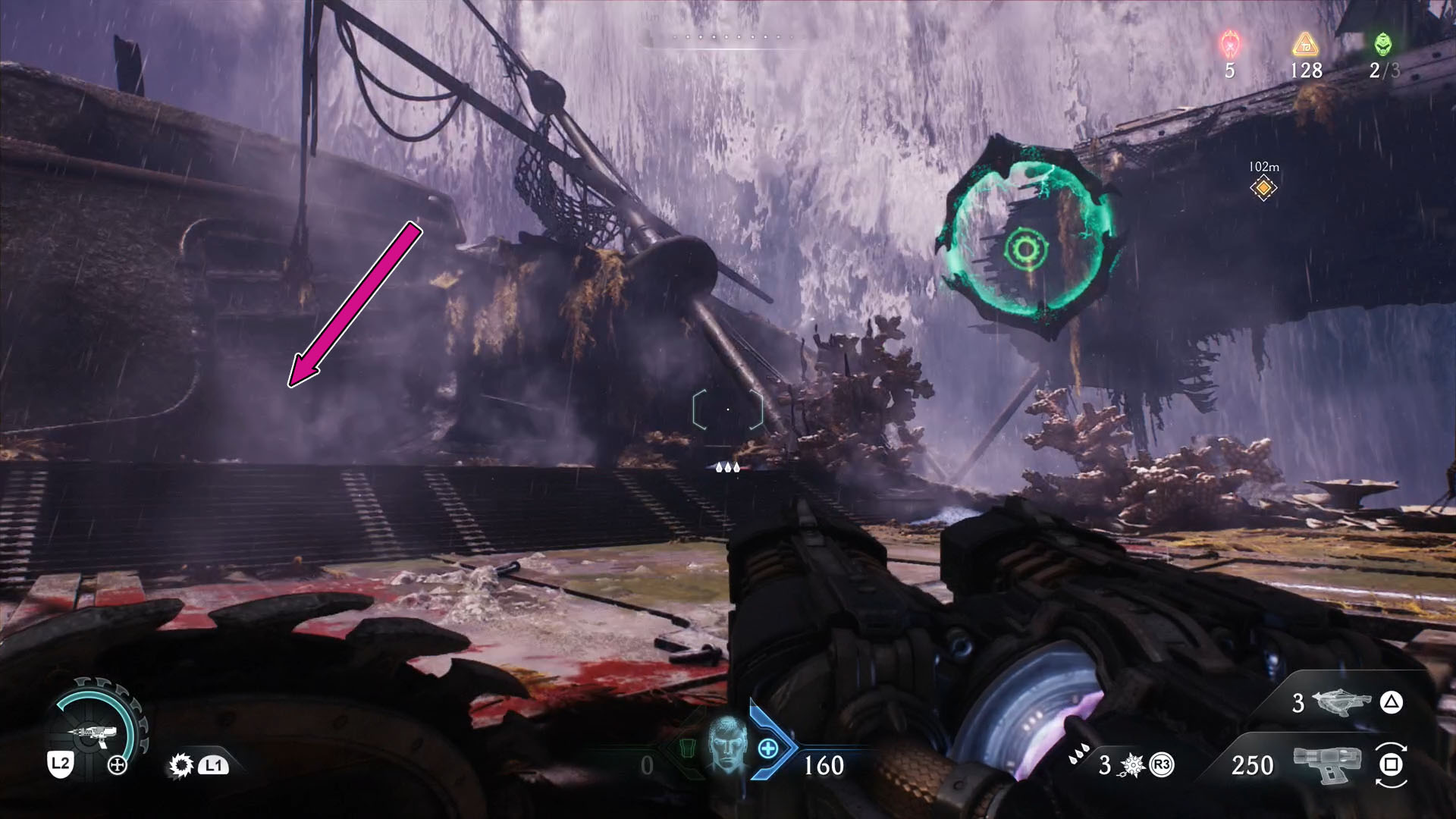
Task: Toggle the L2 shield prompt badge
Action: click(61, 764)
